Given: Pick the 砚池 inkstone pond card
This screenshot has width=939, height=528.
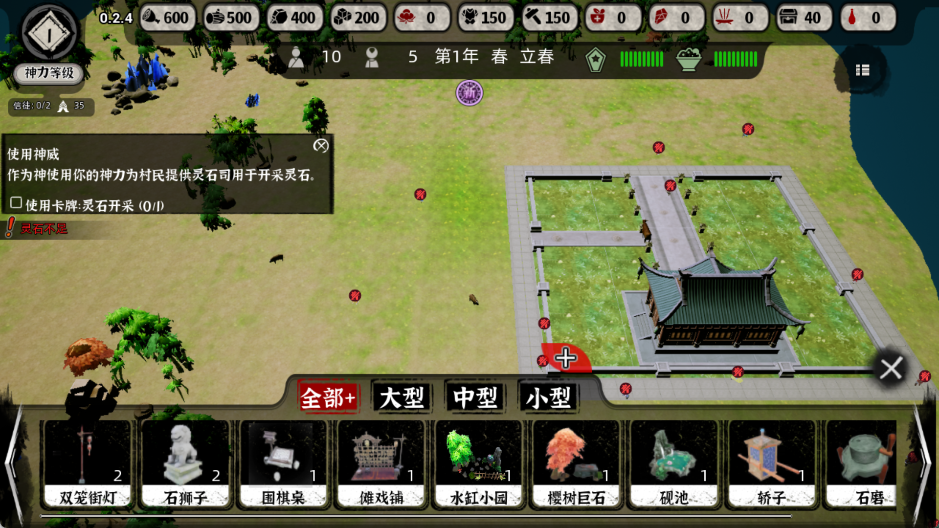Looking at the screenshot, I should coord(674,463).
